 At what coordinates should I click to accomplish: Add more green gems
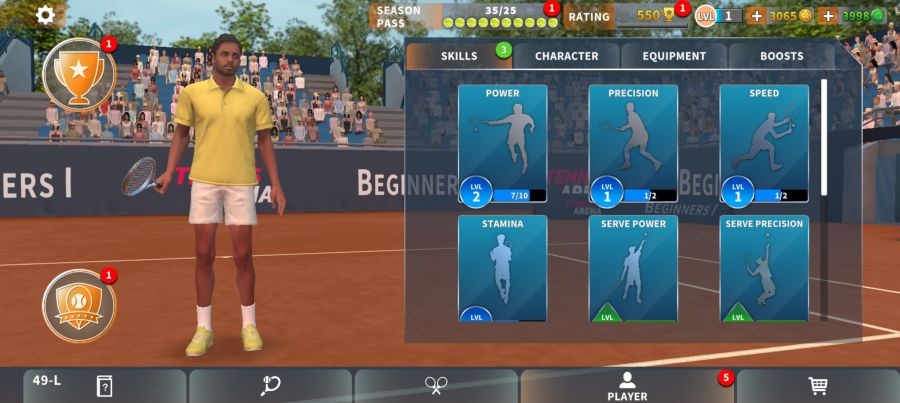point(828,15)
